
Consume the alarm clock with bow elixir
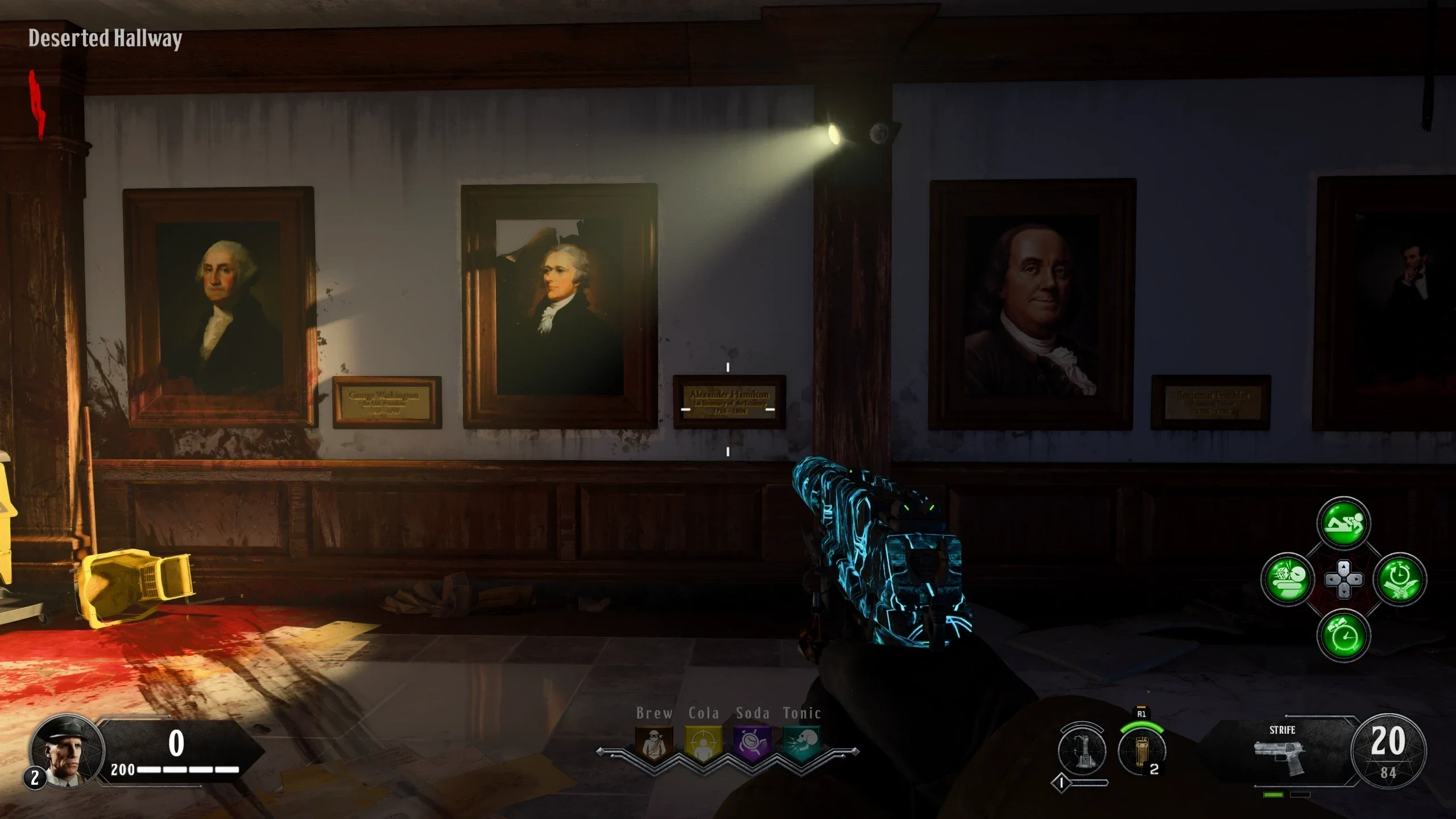(1343, 635)
